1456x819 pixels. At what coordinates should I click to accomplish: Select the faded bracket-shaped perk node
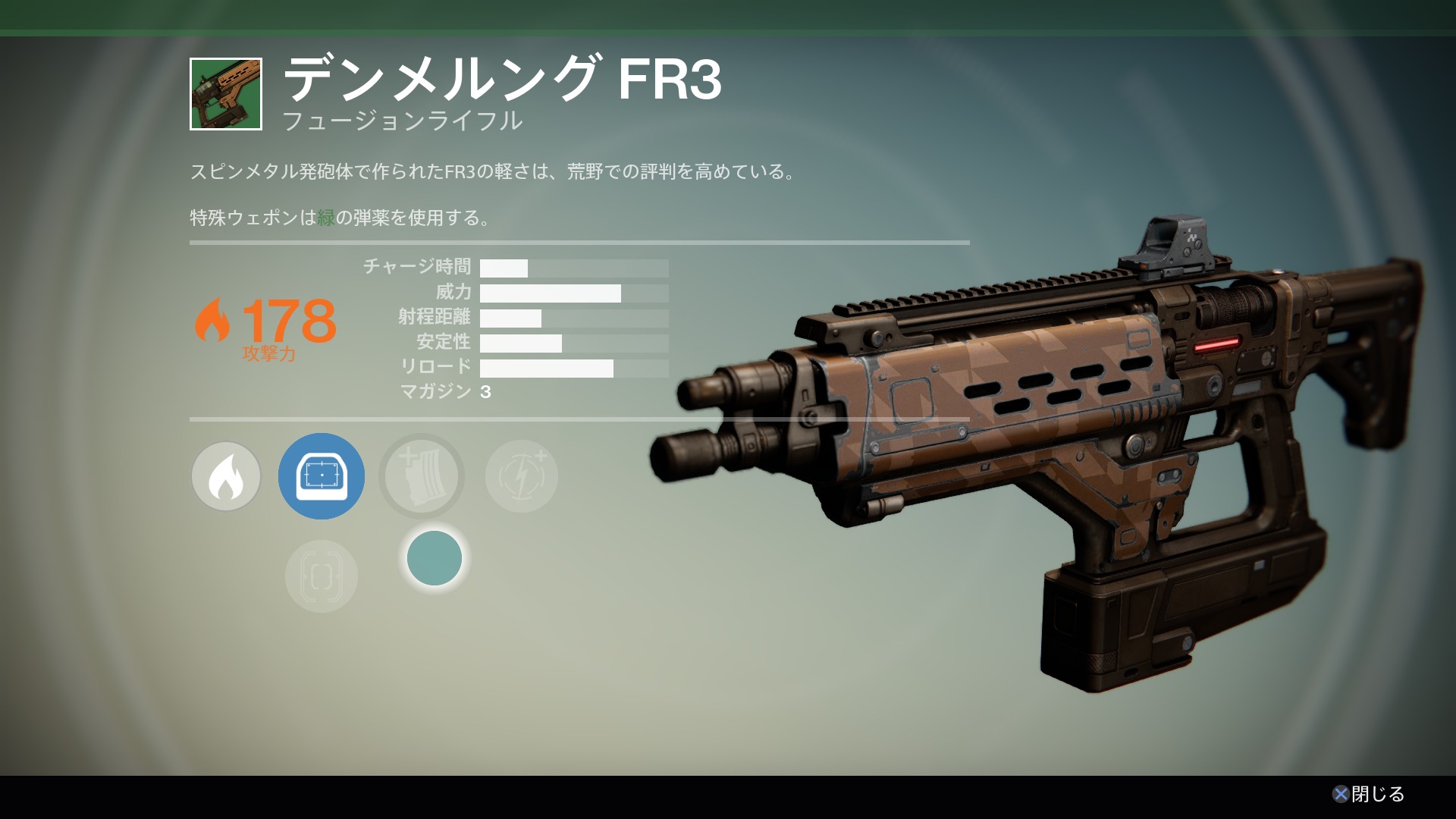pos(322,576)
